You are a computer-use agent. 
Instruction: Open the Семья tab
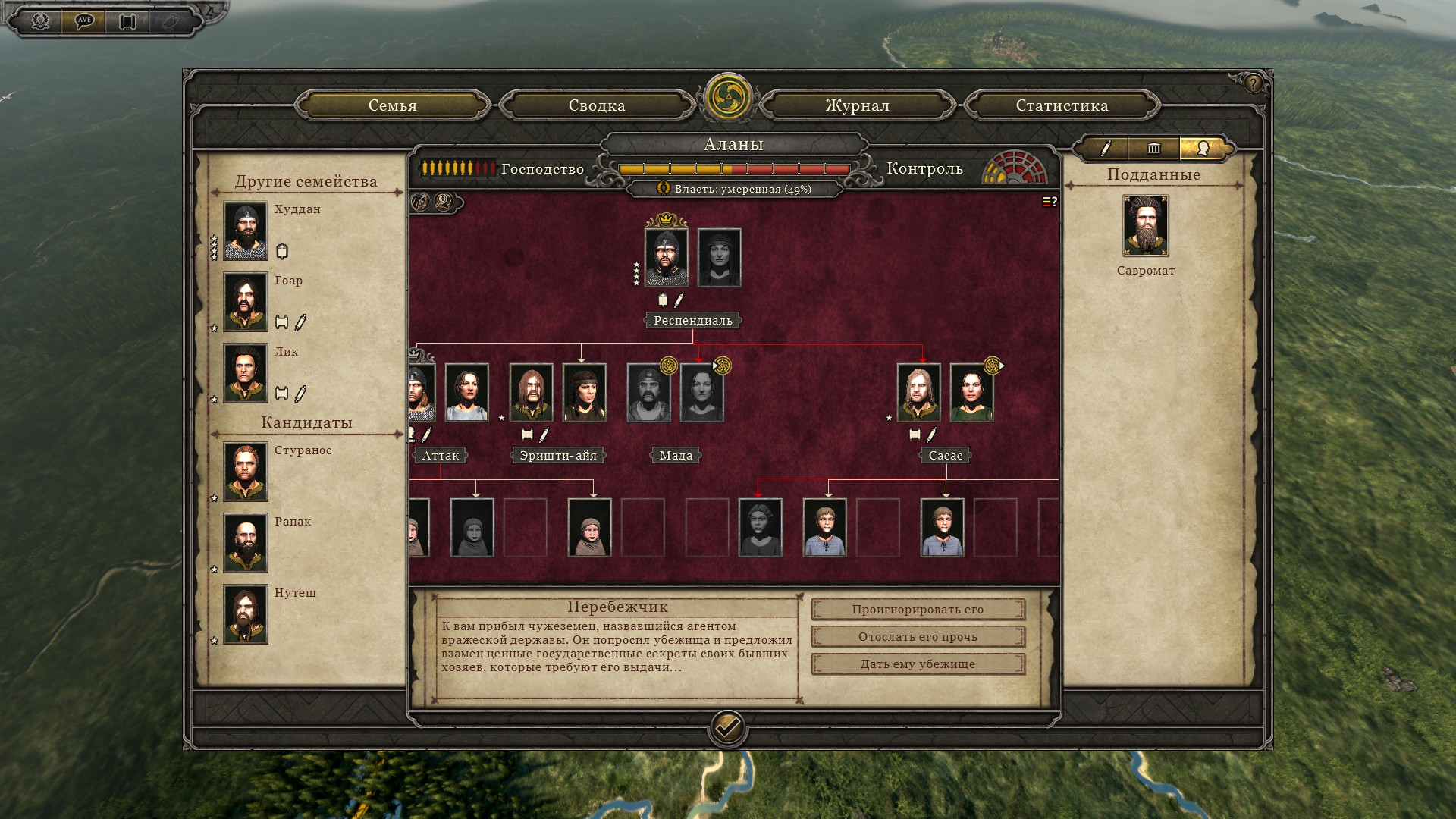click(392, 105)
